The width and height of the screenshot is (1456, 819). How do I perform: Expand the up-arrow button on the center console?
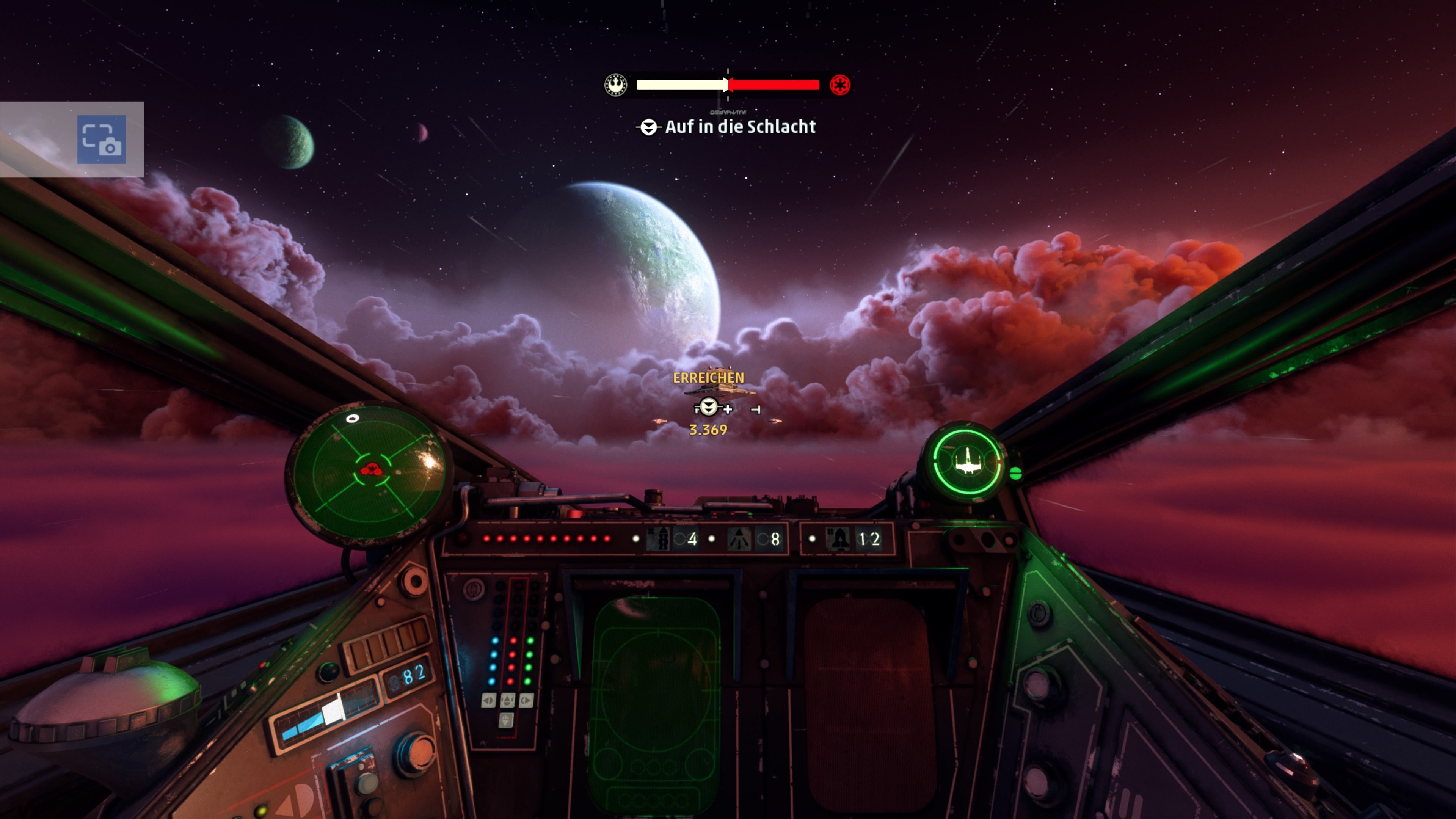(508, 701)
